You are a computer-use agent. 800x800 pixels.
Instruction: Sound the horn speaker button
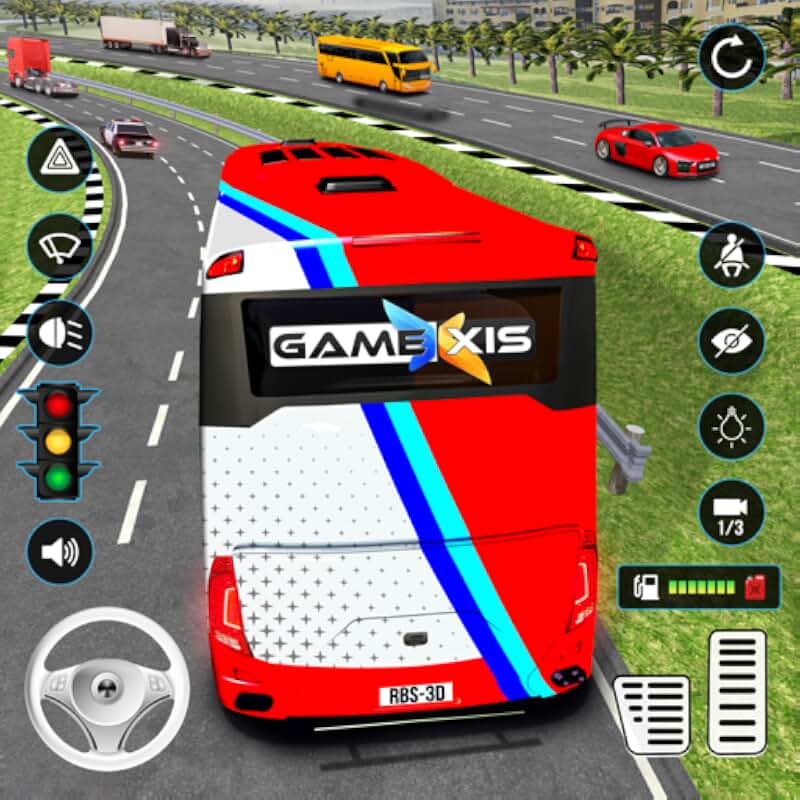click(x=60, y=551)
